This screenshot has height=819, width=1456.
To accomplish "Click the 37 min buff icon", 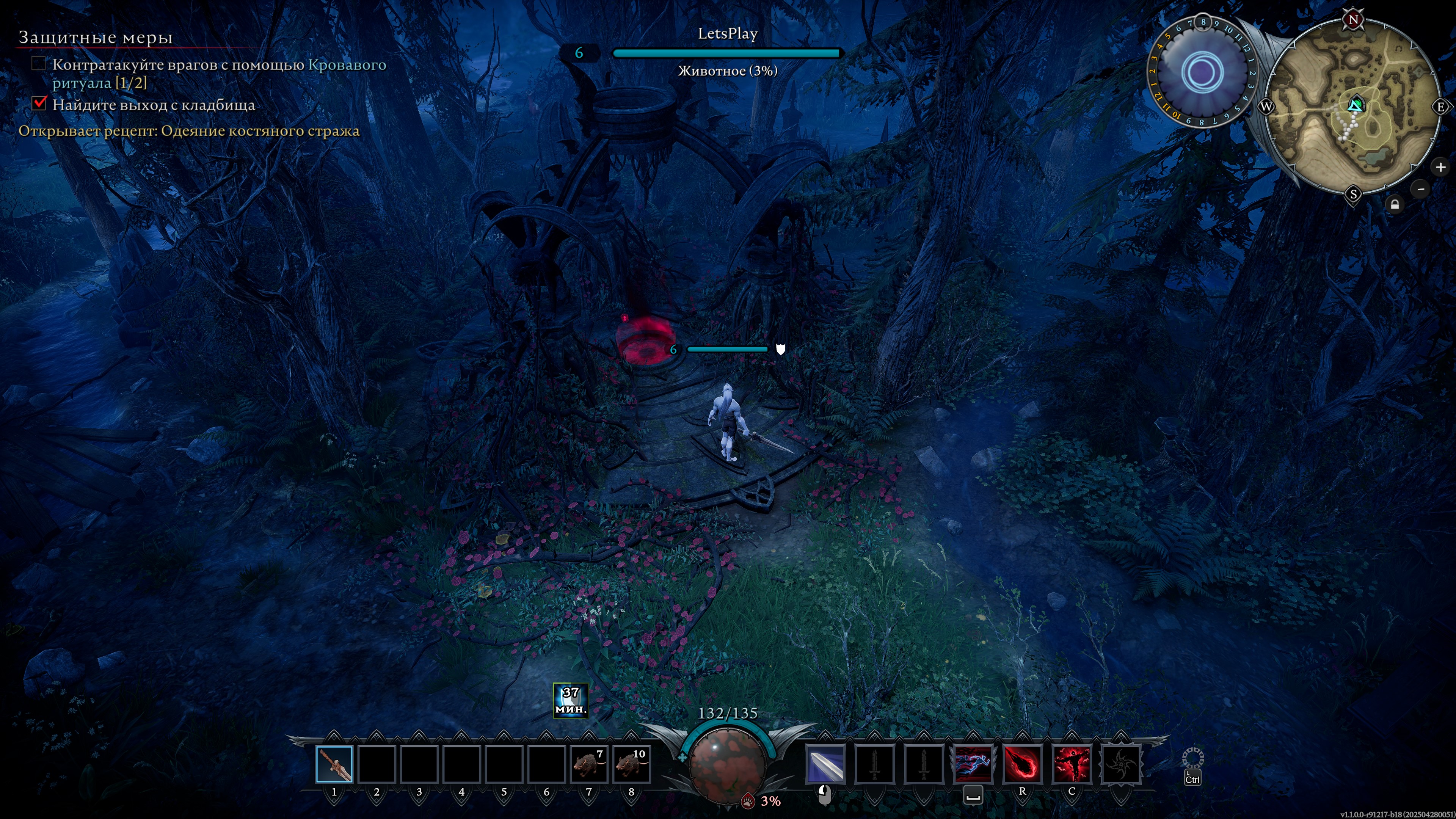I will [570, 700].
